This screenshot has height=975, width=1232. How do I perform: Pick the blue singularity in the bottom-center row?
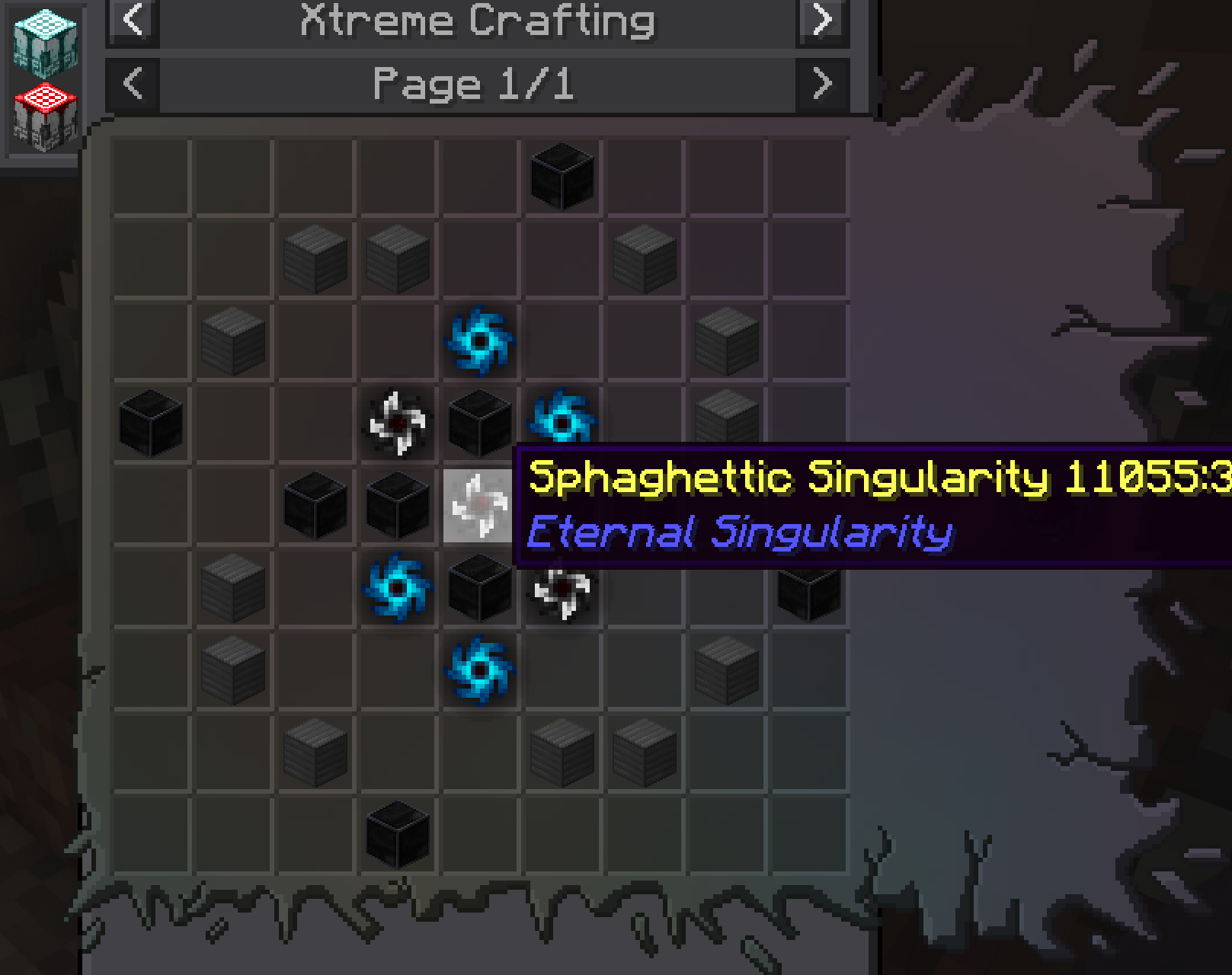tap(477, 670)
